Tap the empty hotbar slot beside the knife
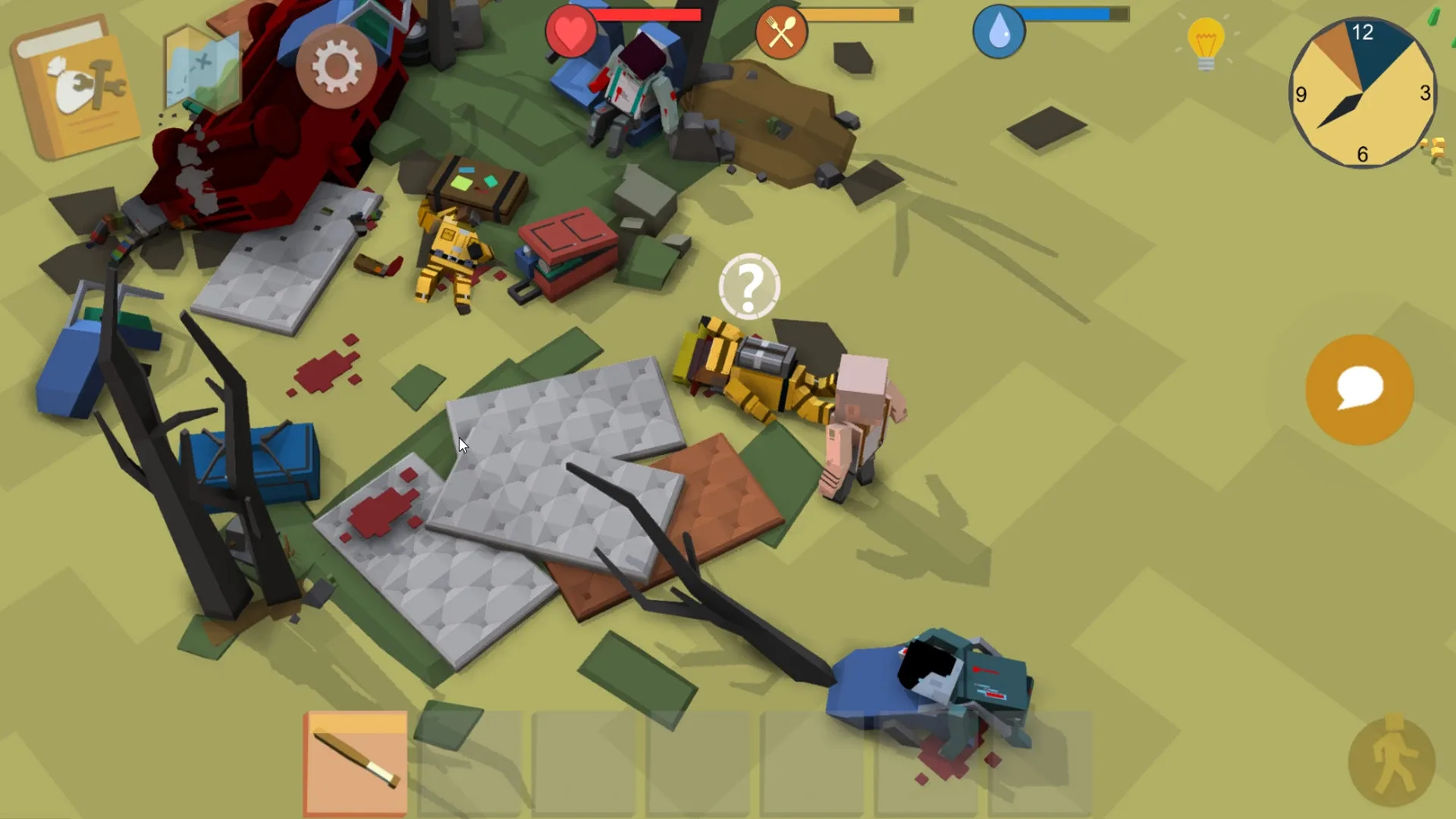 click(x=472, y=762)
